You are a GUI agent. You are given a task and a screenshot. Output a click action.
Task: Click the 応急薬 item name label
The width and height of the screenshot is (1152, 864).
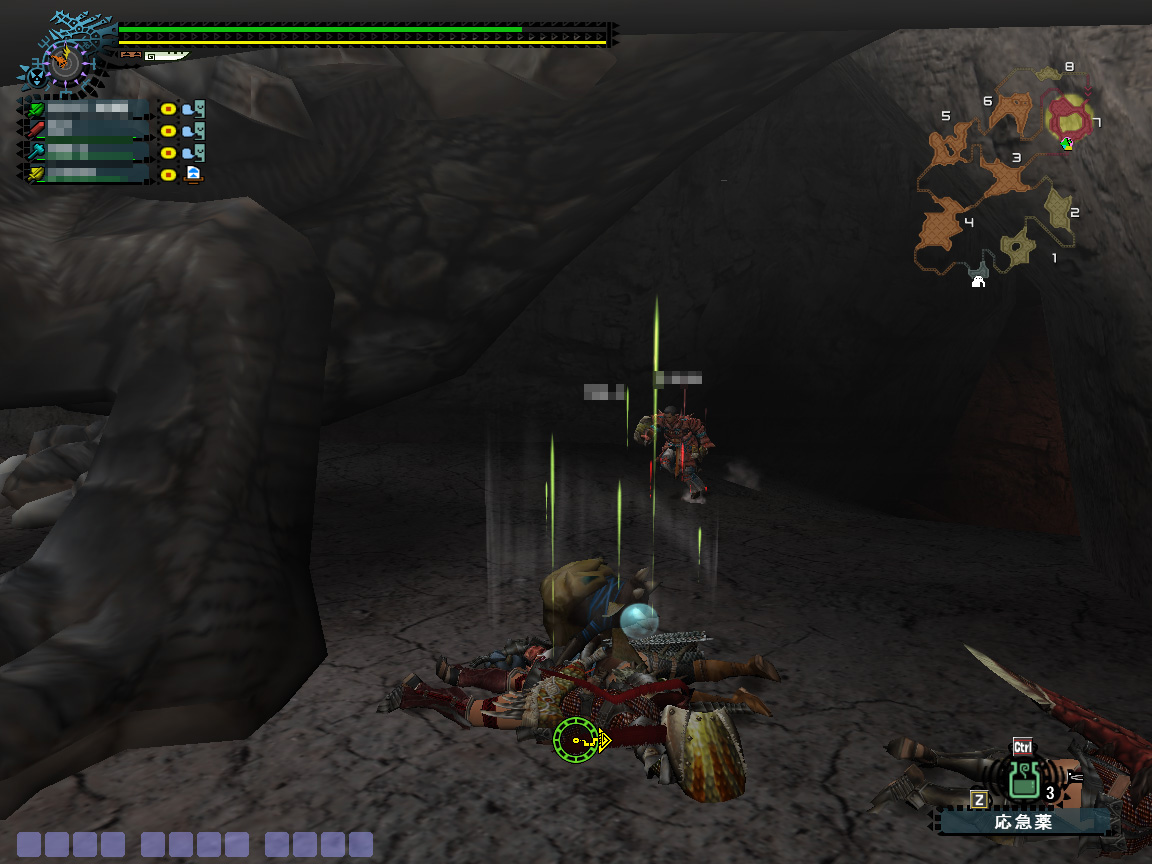point(1022,823)
